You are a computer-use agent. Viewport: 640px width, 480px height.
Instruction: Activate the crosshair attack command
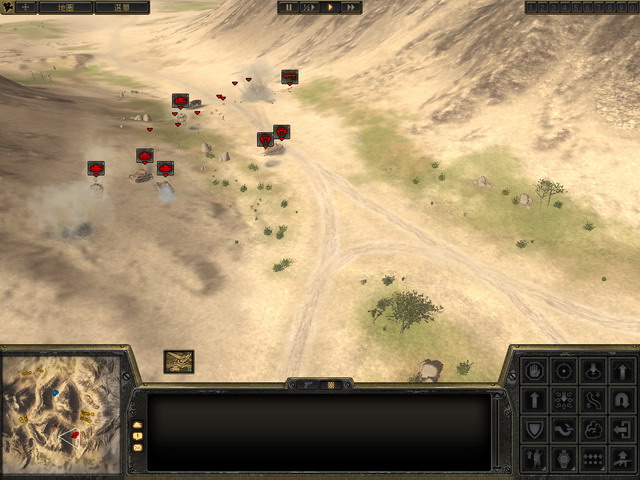[x=565, y=372]
